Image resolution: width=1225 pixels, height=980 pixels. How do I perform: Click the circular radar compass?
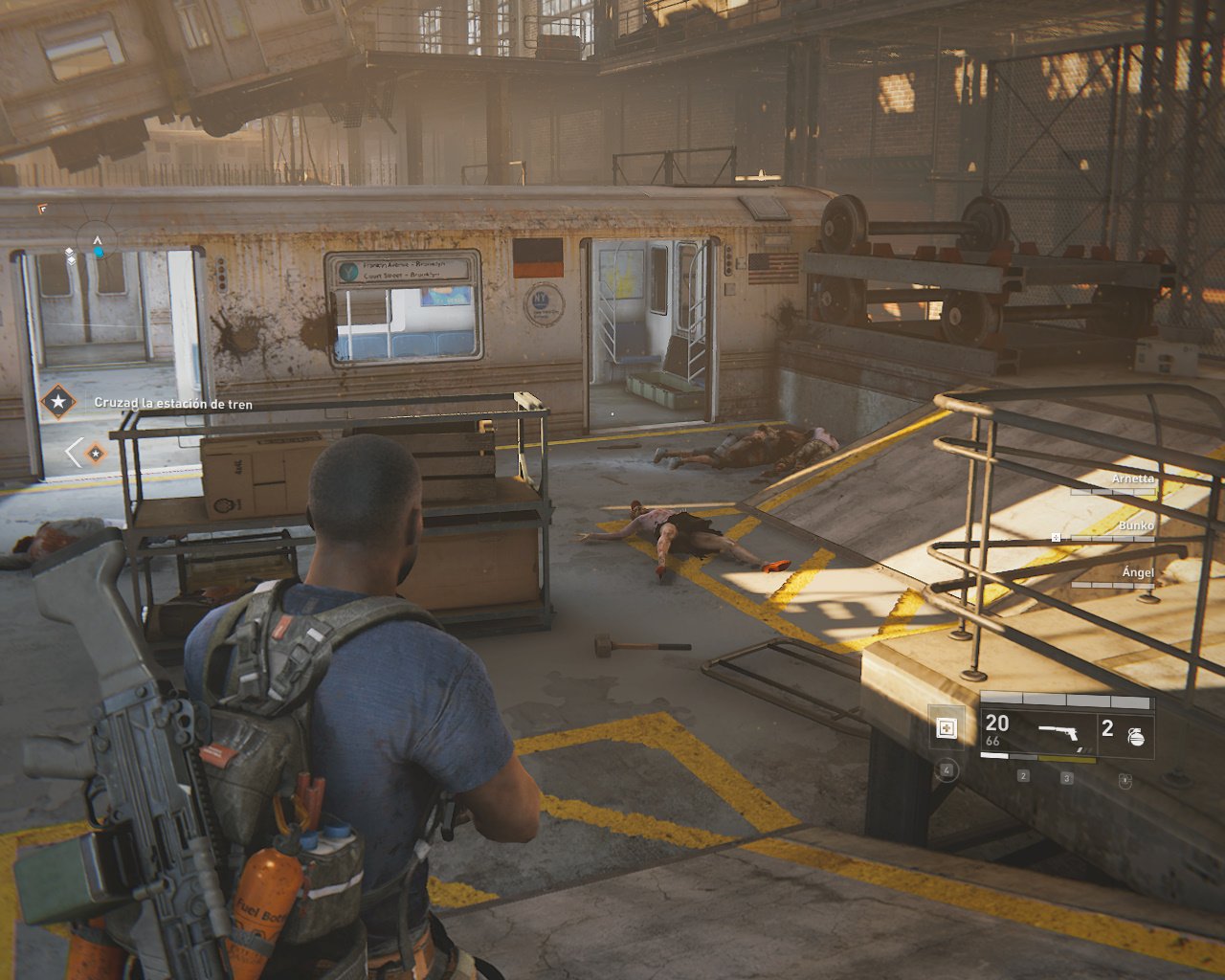[x=97, y=245]
